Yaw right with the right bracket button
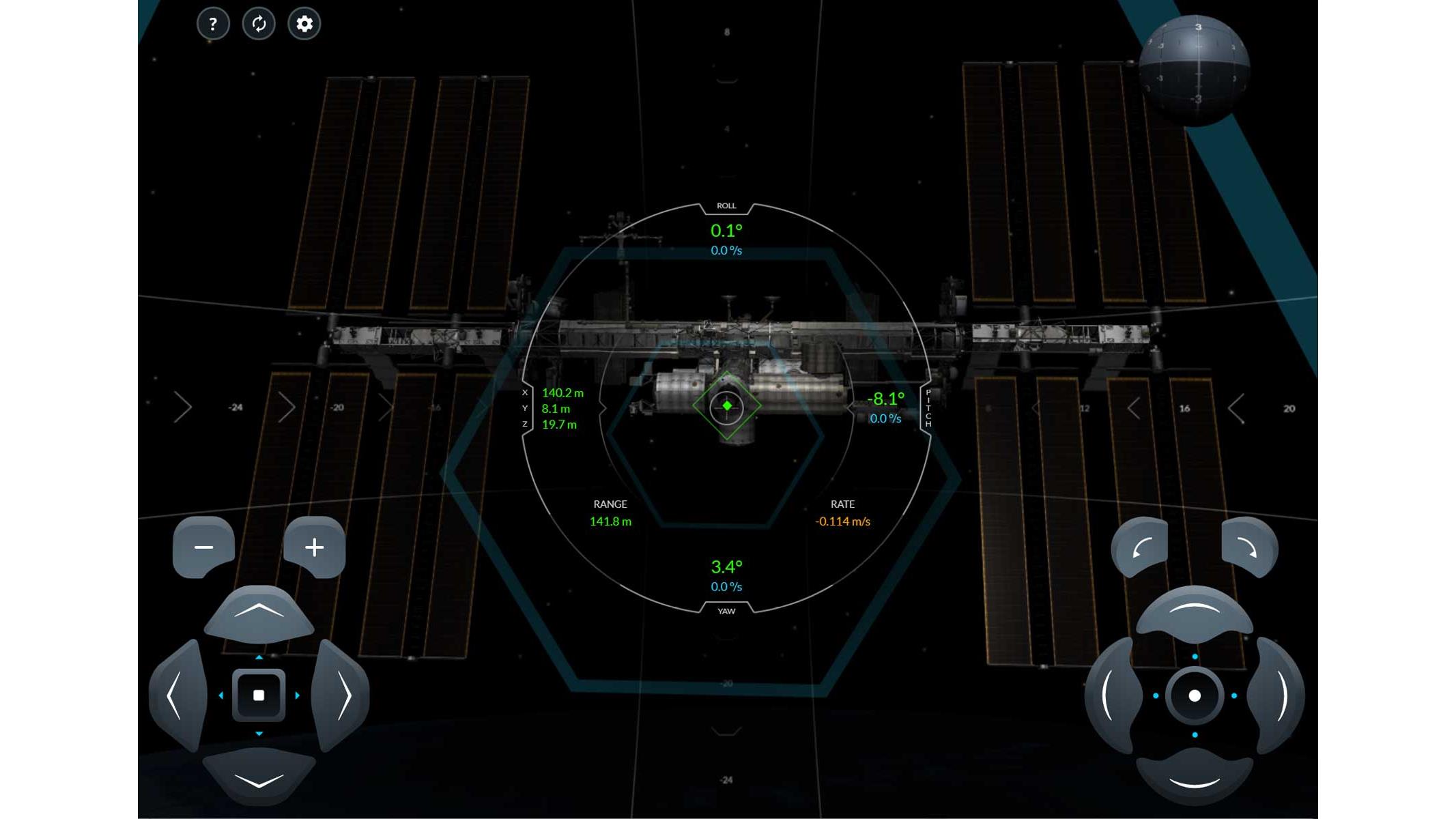Screen dimensions: 1456x819 point(1279,695)
